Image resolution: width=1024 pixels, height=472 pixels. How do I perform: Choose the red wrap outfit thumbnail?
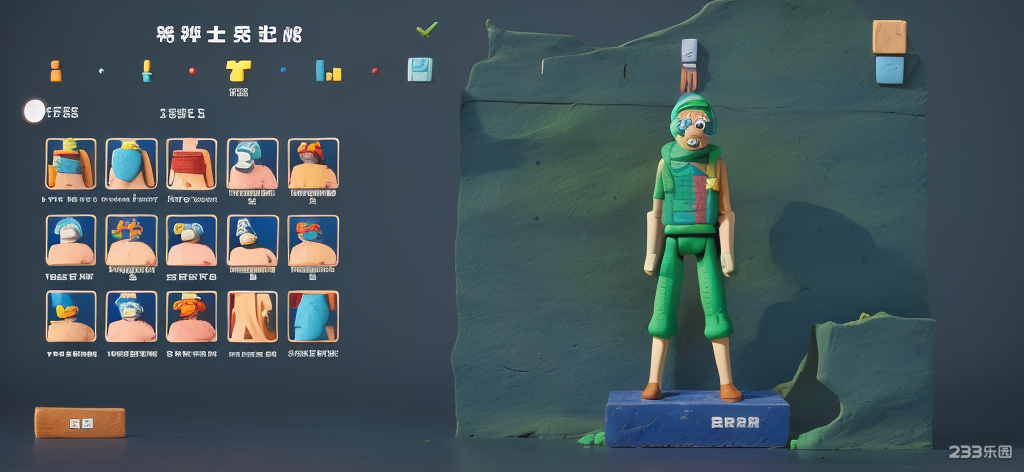coord(191,163)
